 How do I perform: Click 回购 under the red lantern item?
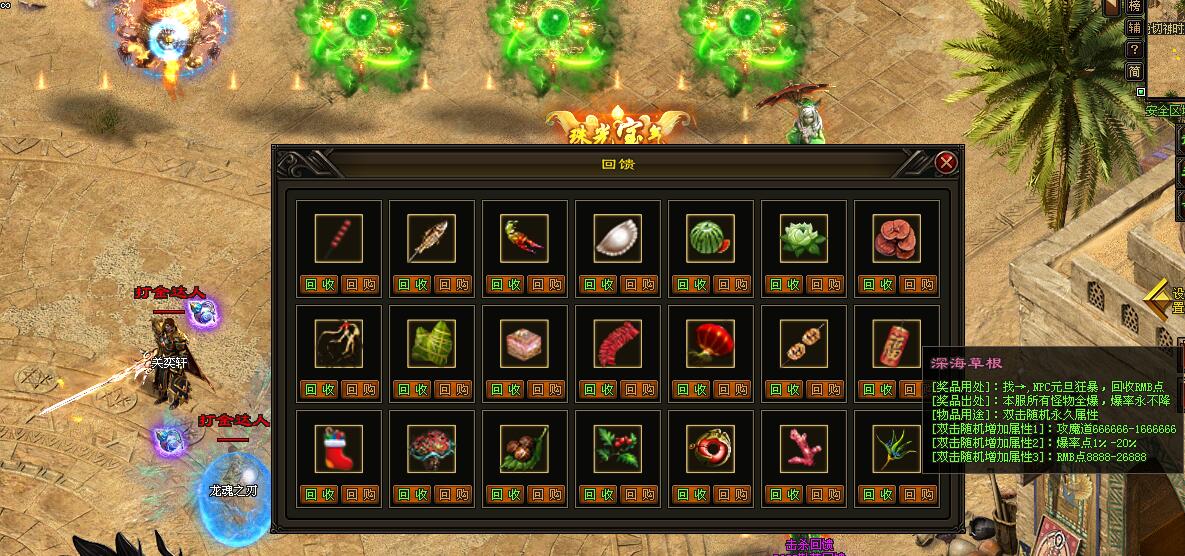coord(733,389)
